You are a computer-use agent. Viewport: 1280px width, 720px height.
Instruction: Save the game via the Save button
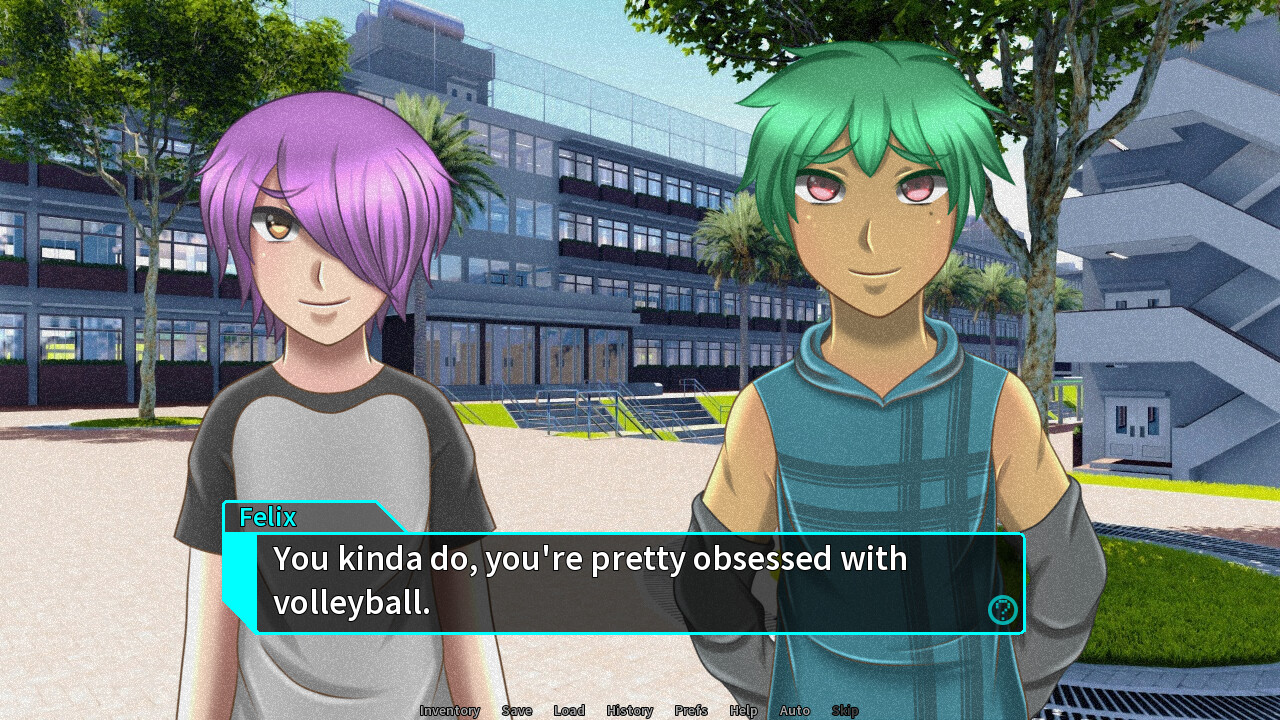click(517, 711)
